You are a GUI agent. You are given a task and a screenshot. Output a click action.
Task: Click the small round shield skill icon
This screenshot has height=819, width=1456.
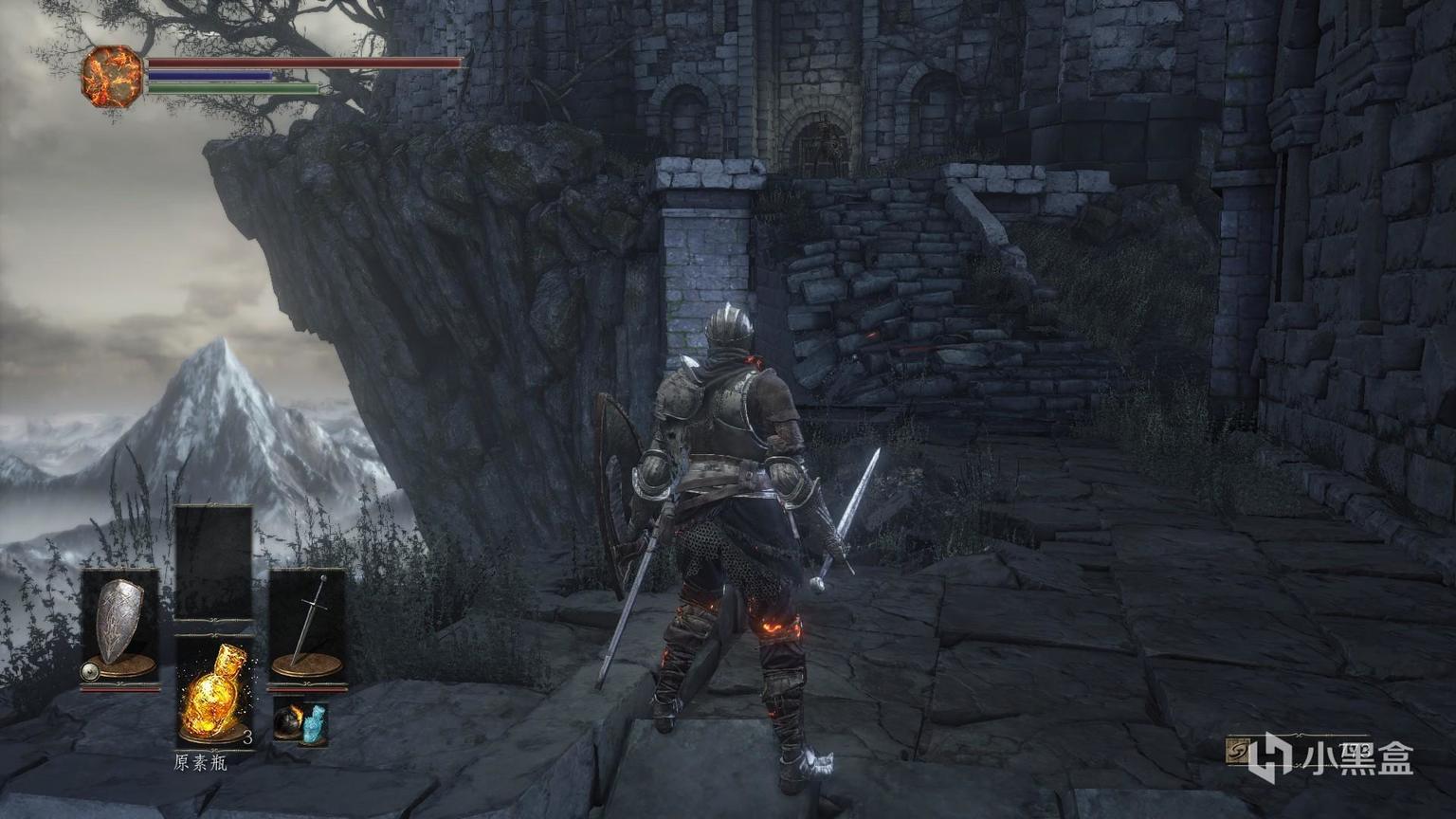click(90, 672)
